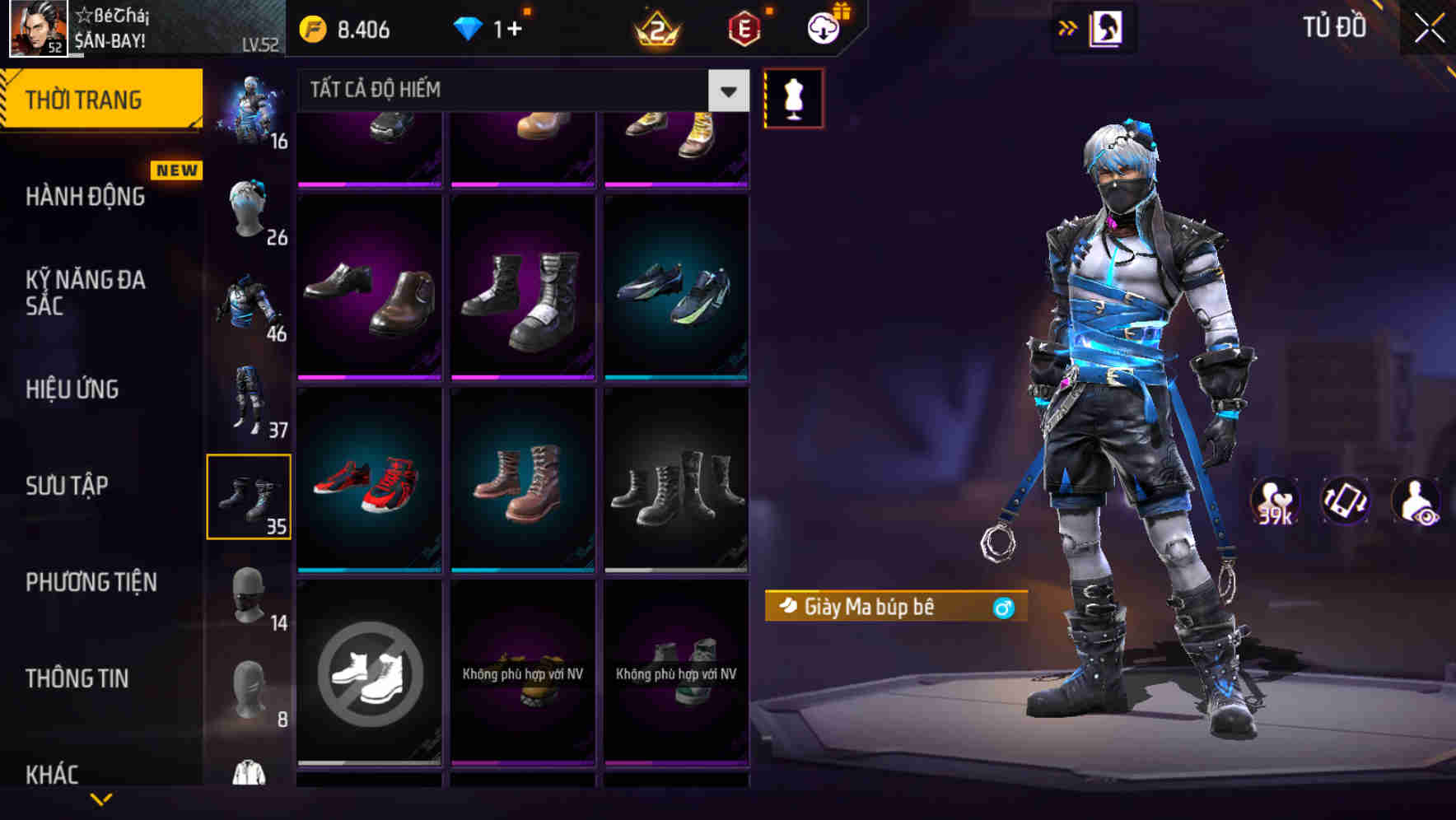
Task: Open the Elite Pass badge icon
Action: 741,27
